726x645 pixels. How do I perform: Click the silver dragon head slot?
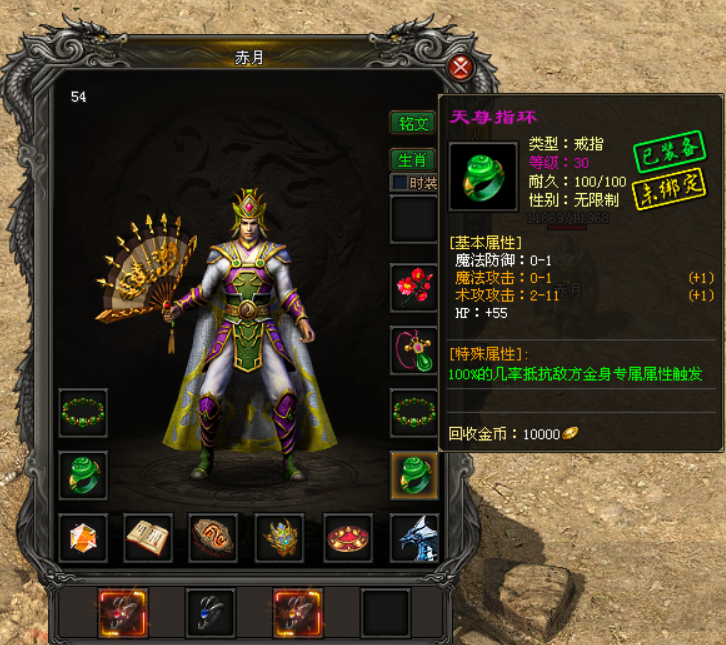413,538
